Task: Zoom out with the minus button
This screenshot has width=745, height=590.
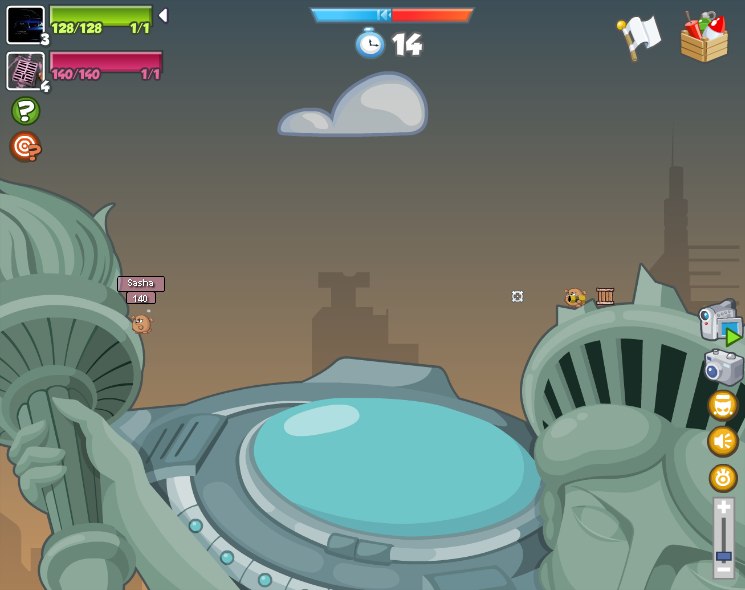Action: coord(724,569)
